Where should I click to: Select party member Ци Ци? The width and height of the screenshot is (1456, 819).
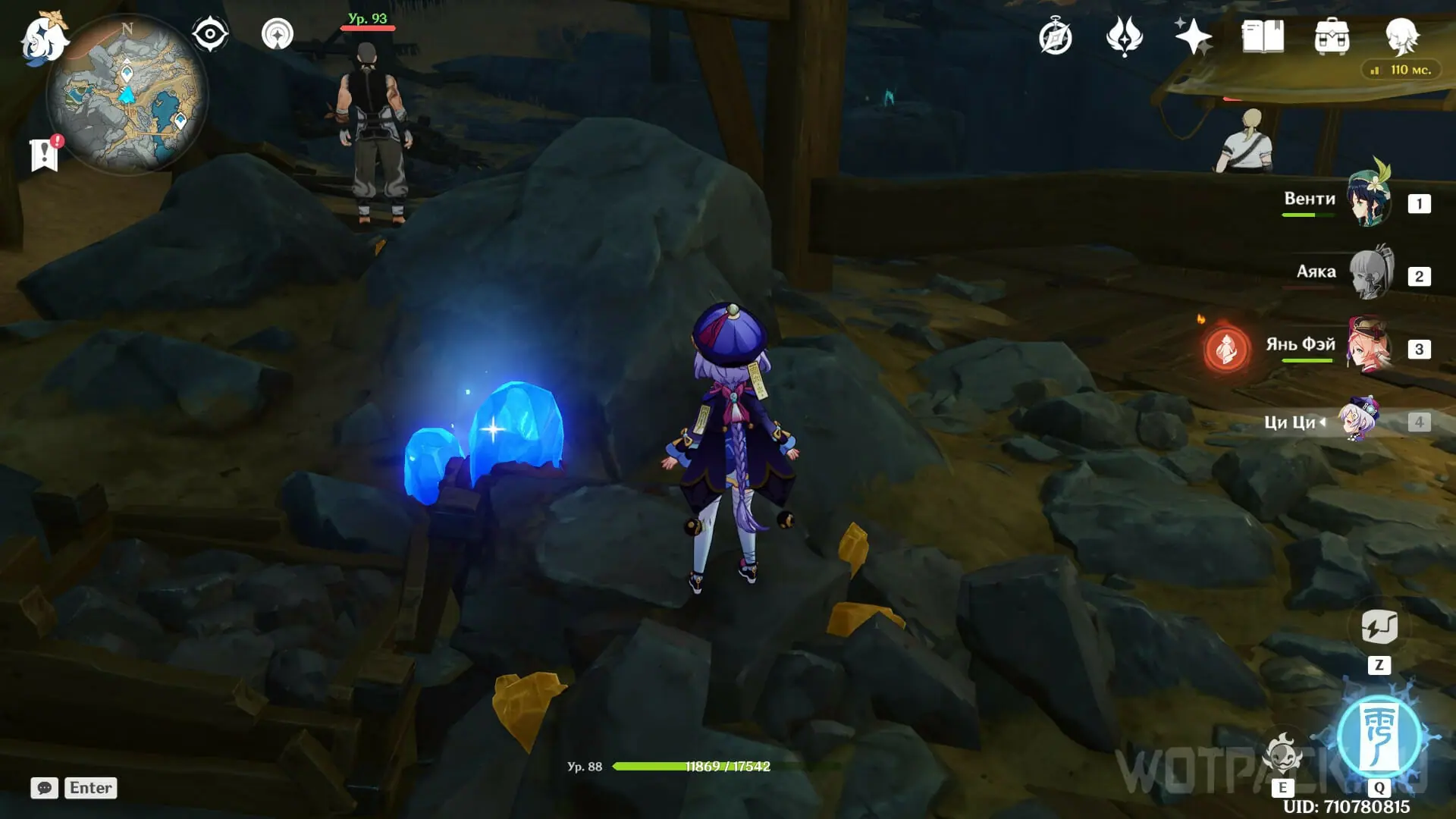click(x=1359, y=419)
